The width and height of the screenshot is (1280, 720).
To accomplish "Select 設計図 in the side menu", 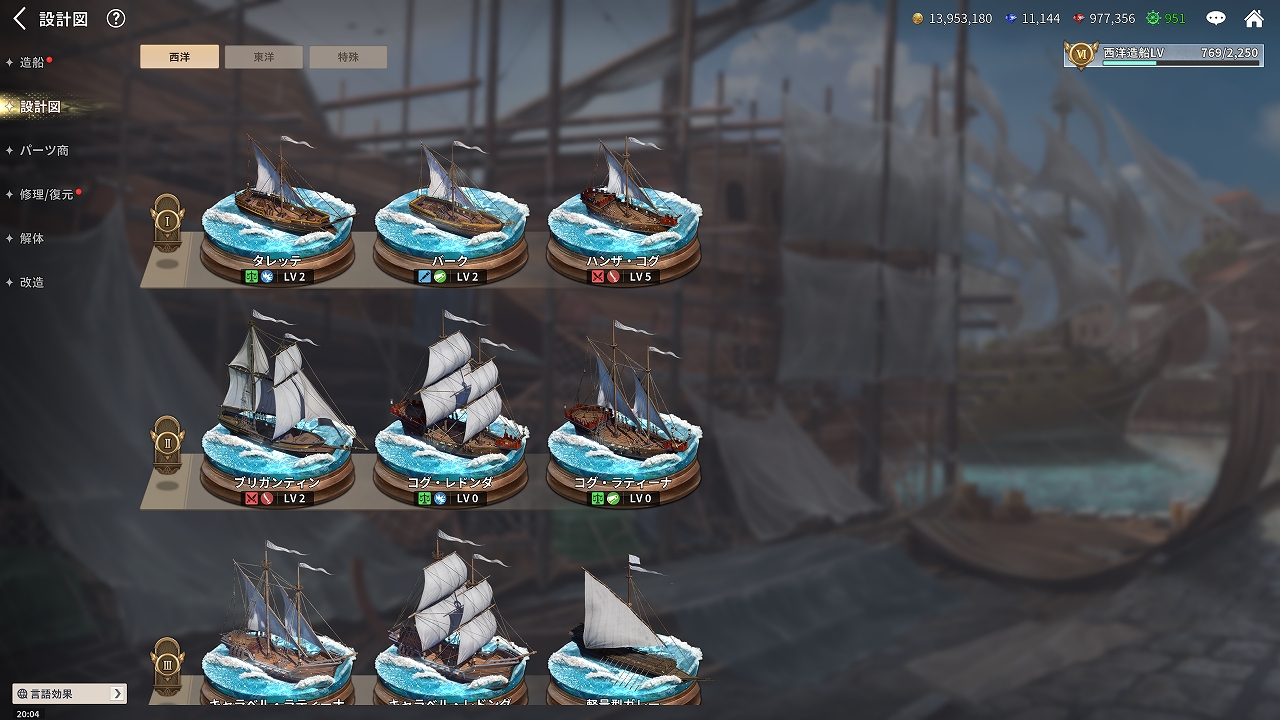I will point(40,107).
